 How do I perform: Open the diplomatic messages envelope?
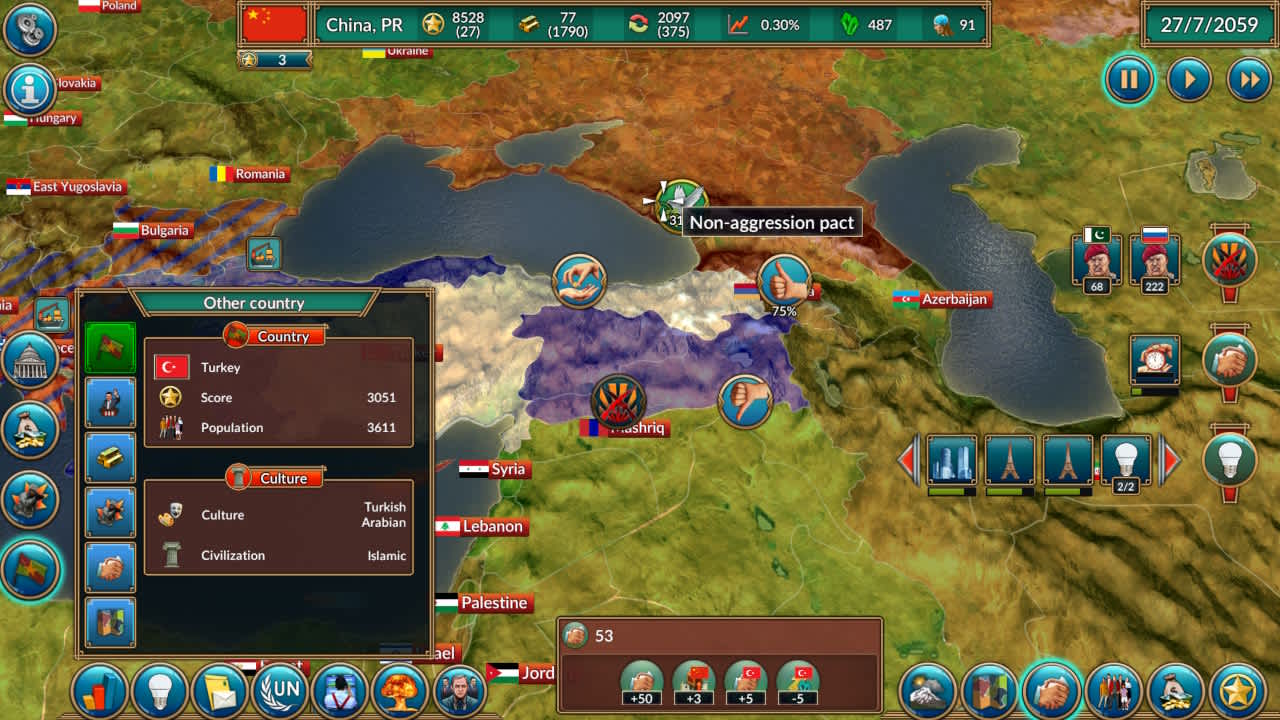point(220,690)
